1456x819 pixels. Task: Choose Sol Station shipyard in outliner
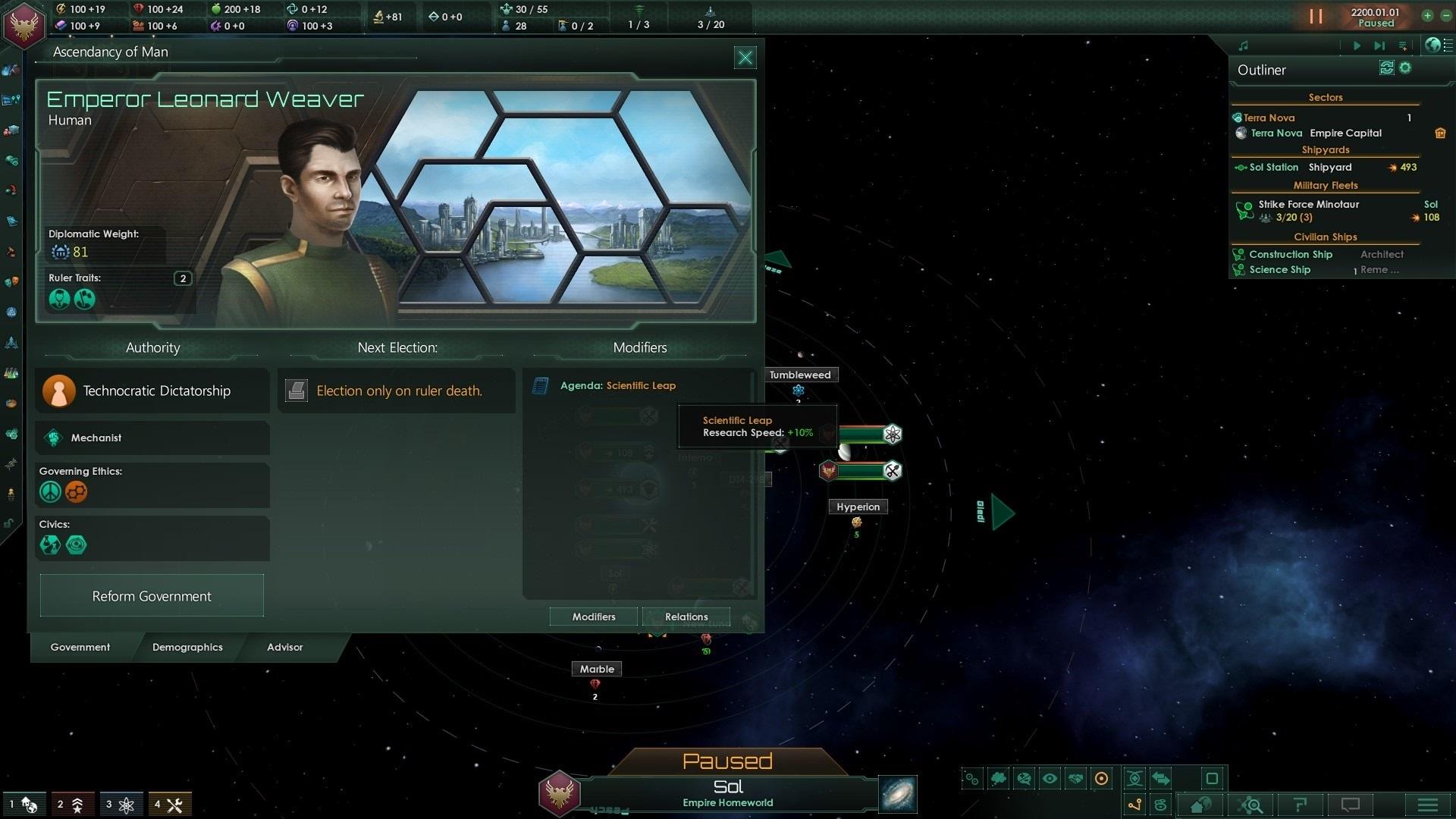tap(1273, 168)
